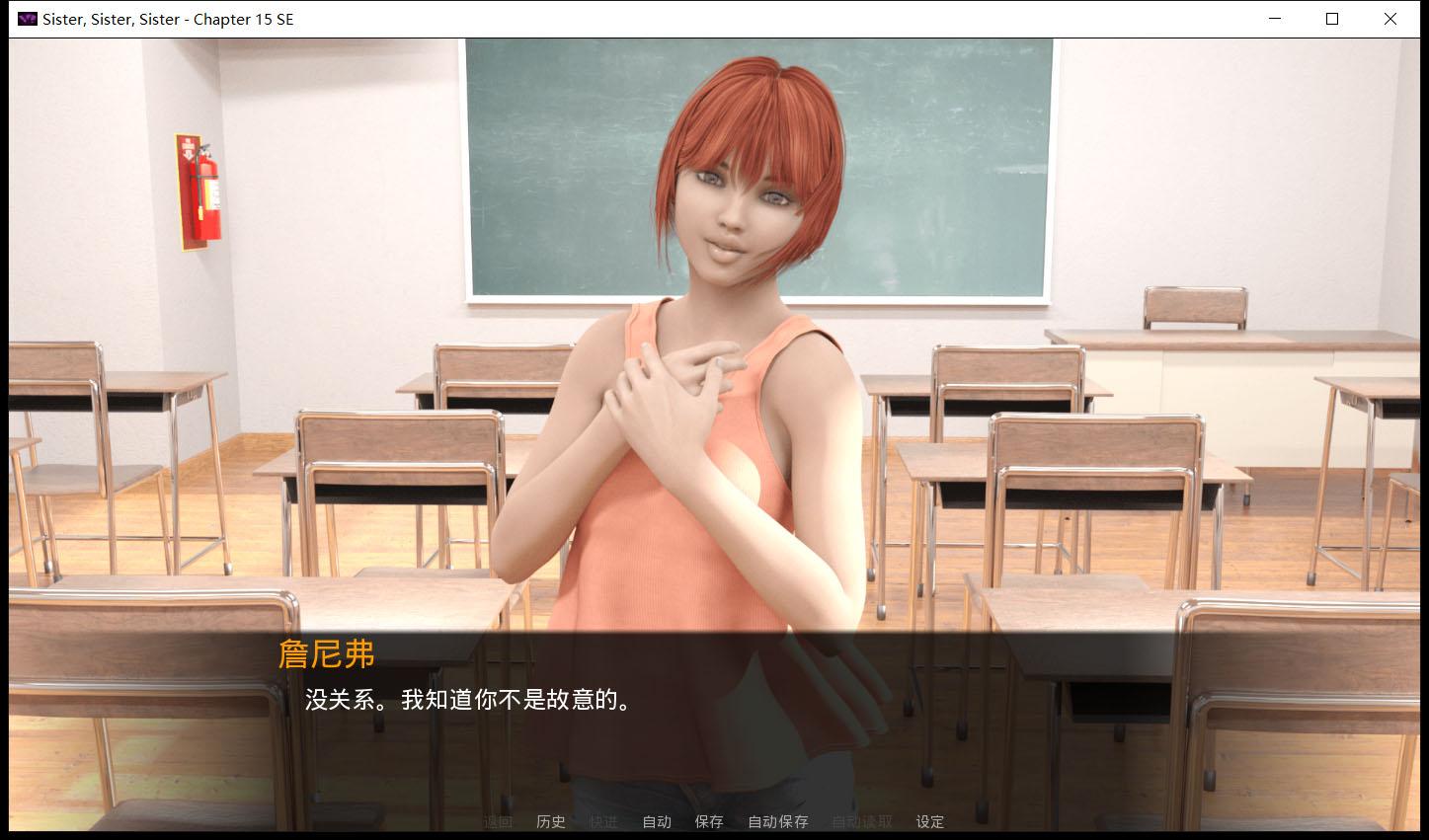Close the game window

(1389, 18)
